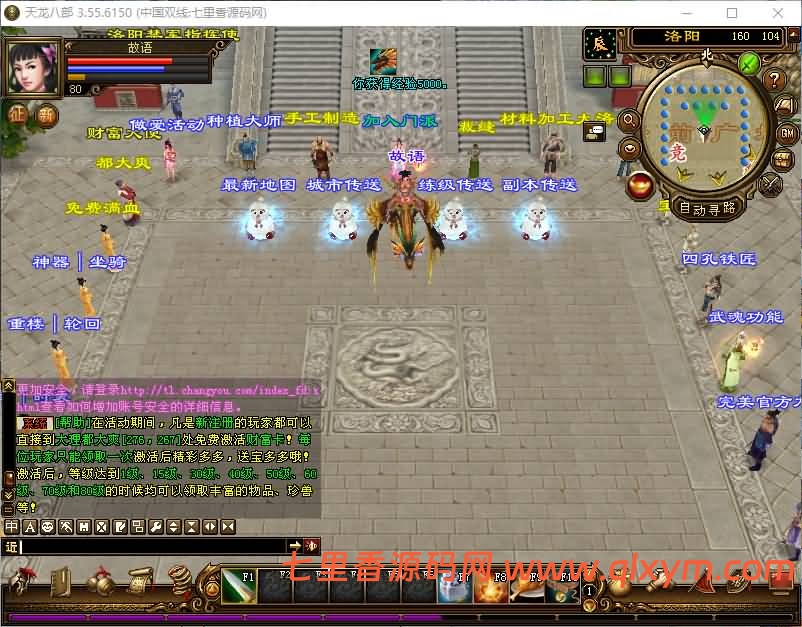Image resolution: width=802 pixels, height=627 pixels.
Task: Activate the fire burst skill slot
Action: 489,589
